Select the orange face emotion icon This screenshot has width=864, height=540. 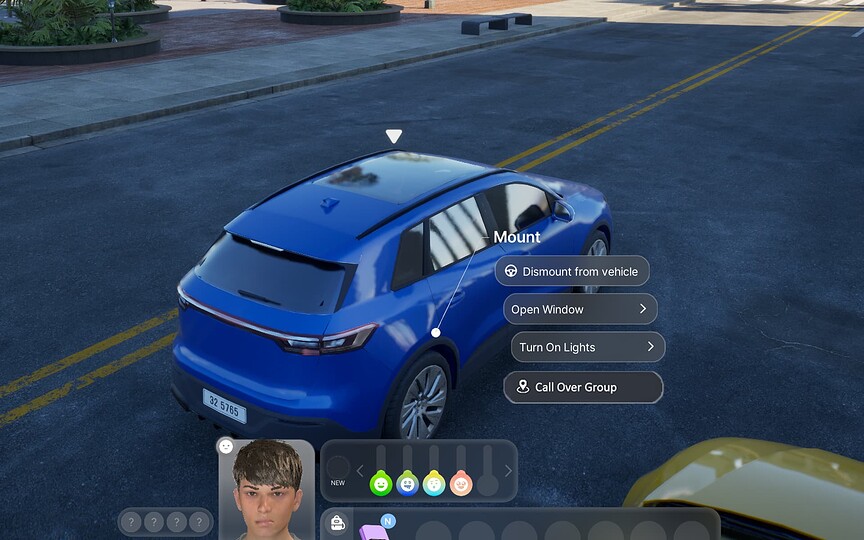pos(460,484)
